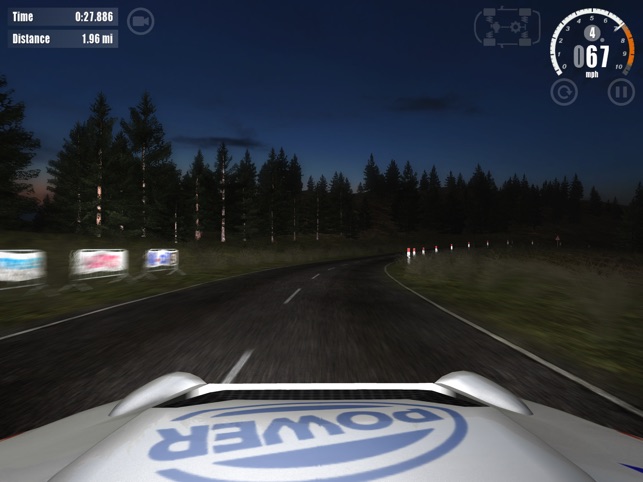
Task: Open the car damage chassis diagram
Action: pos(507,27)
